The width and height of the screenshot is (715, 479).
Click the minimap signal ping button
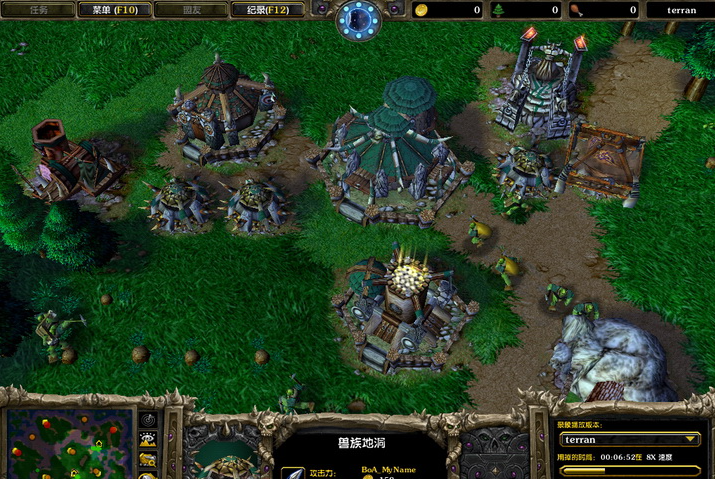[149, 419]
